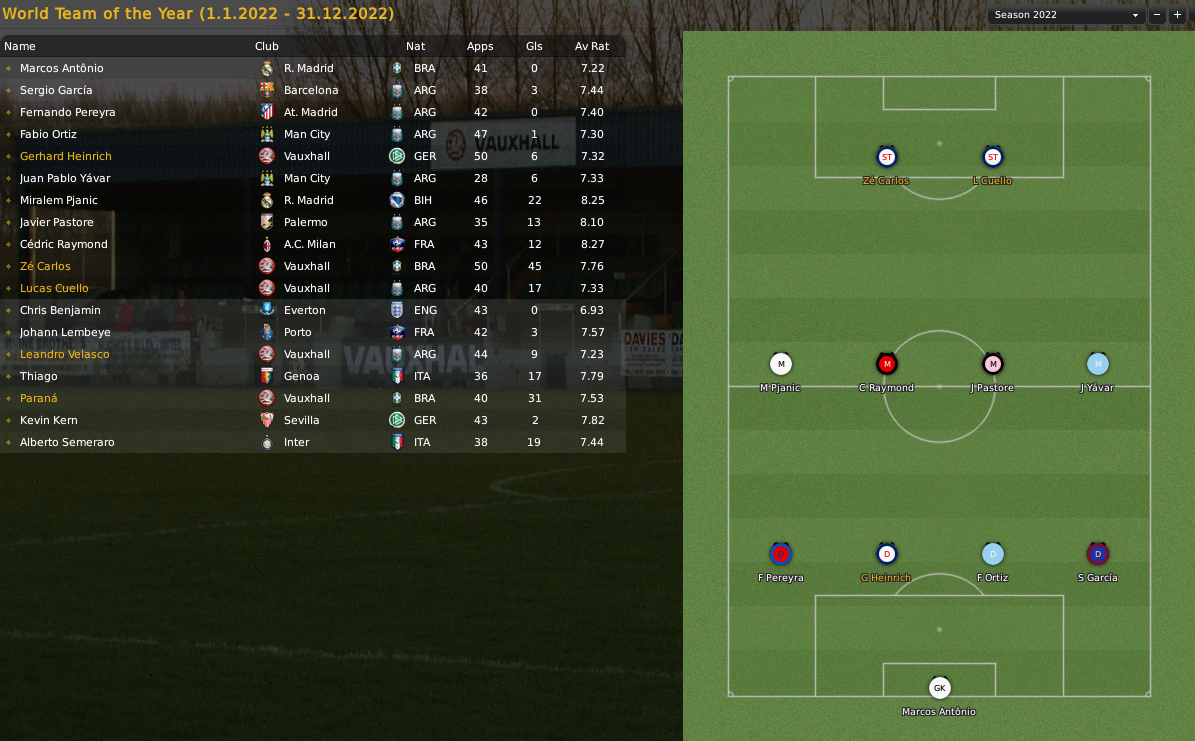Open Gerhard Heinrich's row in the table
The image size is (1195, 741).
click(x=66, y=156)
